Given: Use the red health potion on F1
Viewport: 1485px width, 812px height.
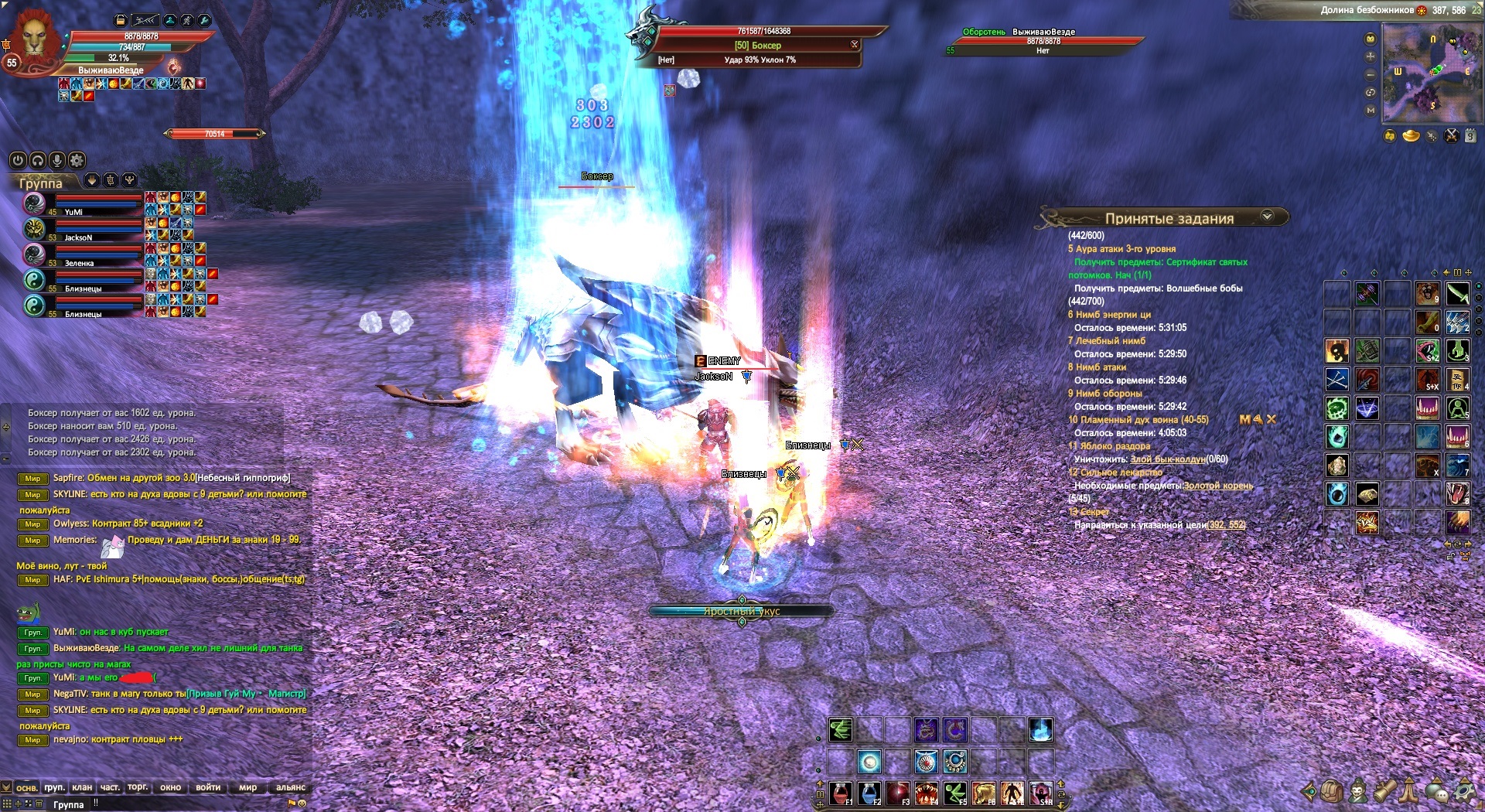Looking at the screenshot, I should 841,793.
